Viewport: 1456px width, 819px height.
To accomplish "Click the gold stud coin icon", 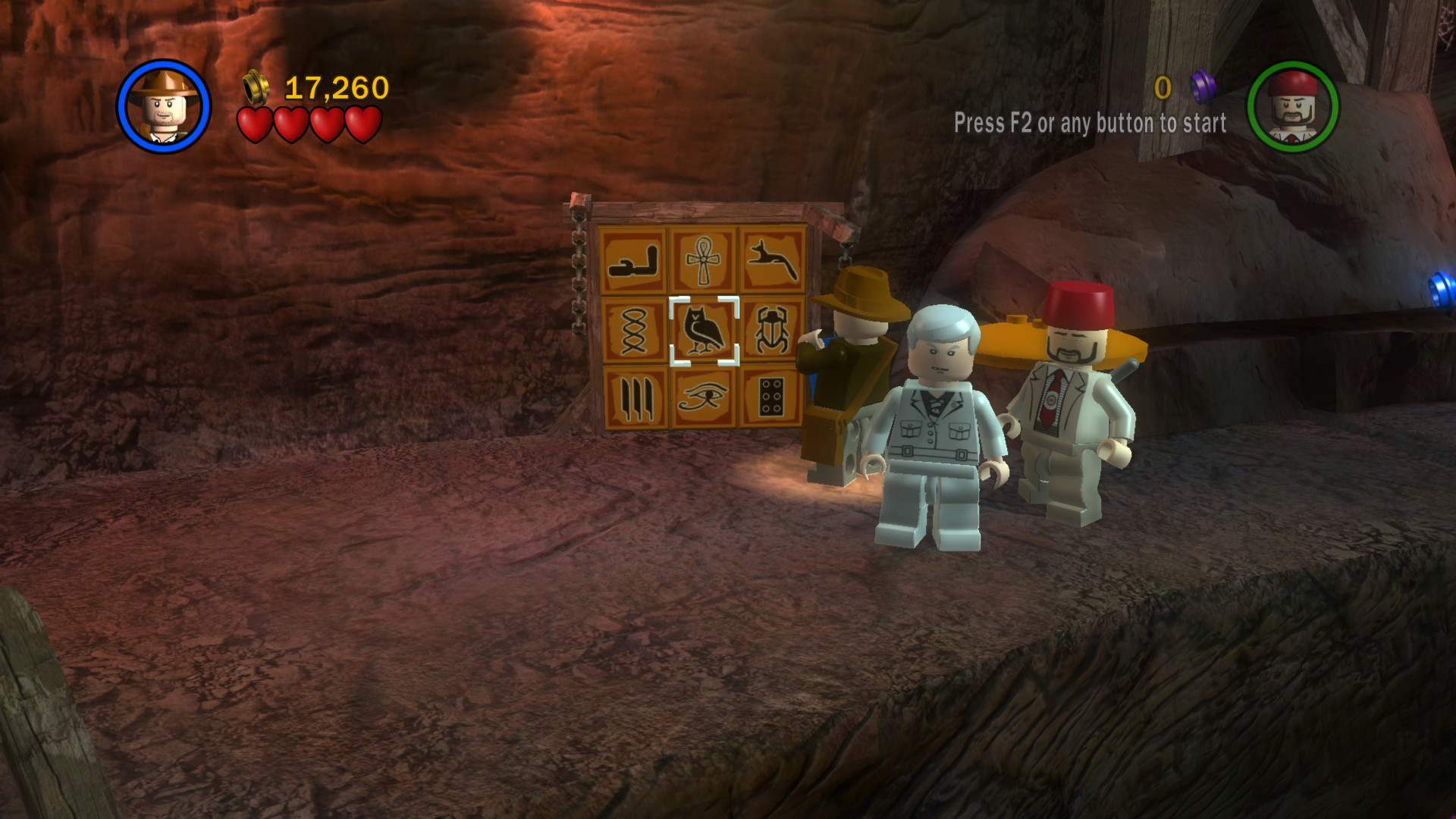I will point(255,89).
